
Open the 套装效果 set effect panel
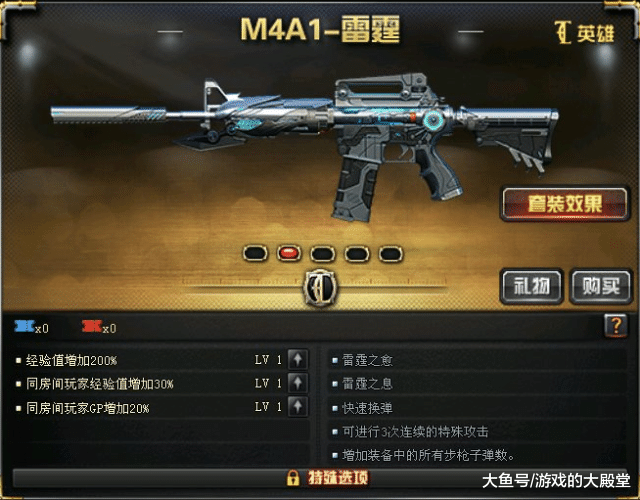click(x=564, y=204)
